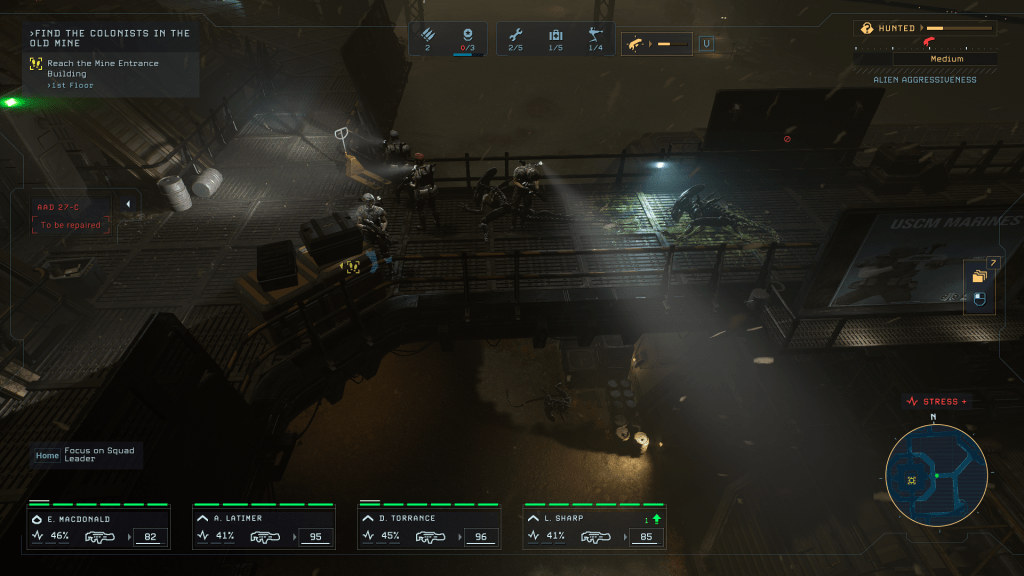Click the command points chevron icon

coord(427,36)
